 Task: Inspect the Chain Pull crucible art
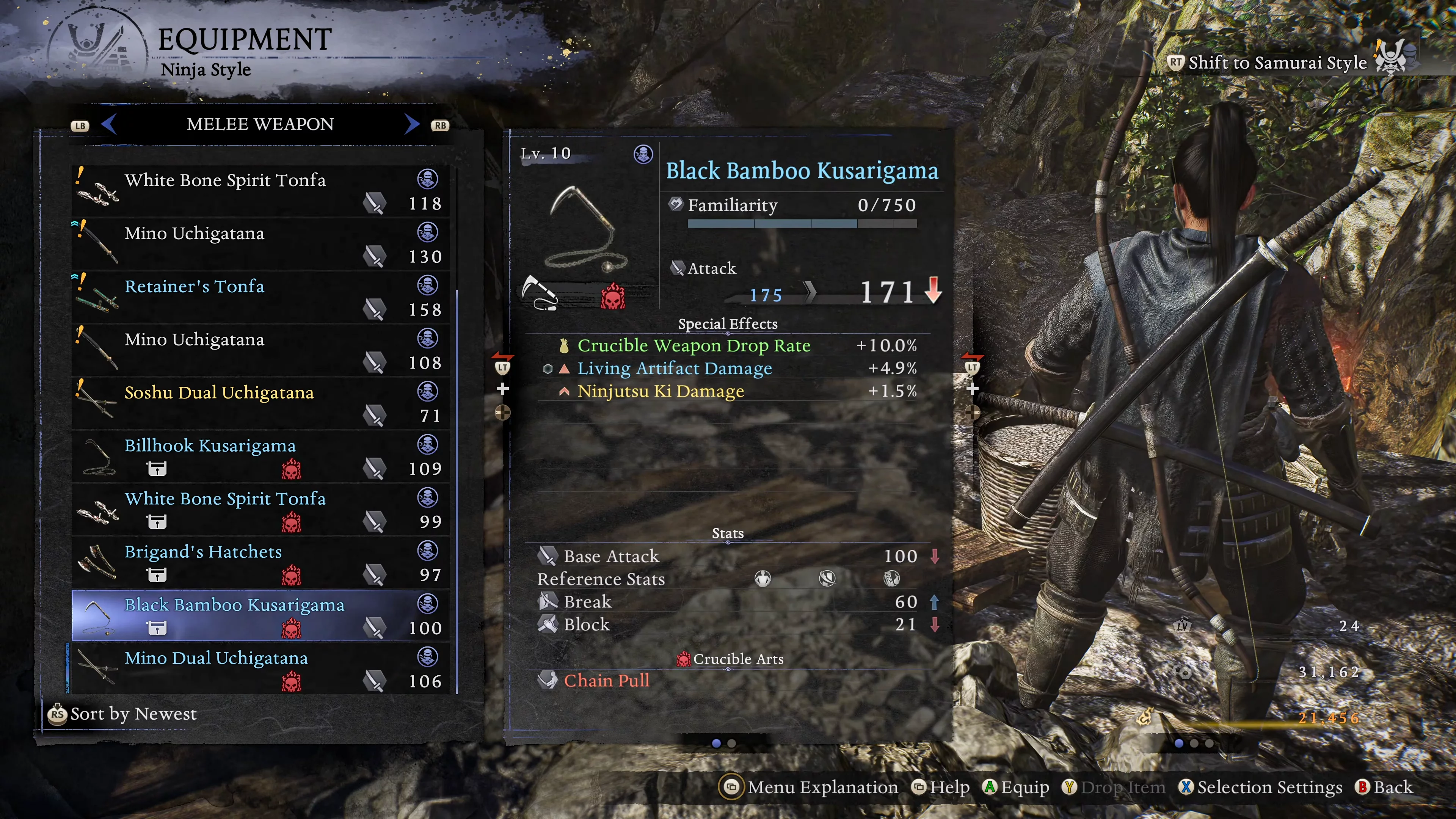[606, 681]
